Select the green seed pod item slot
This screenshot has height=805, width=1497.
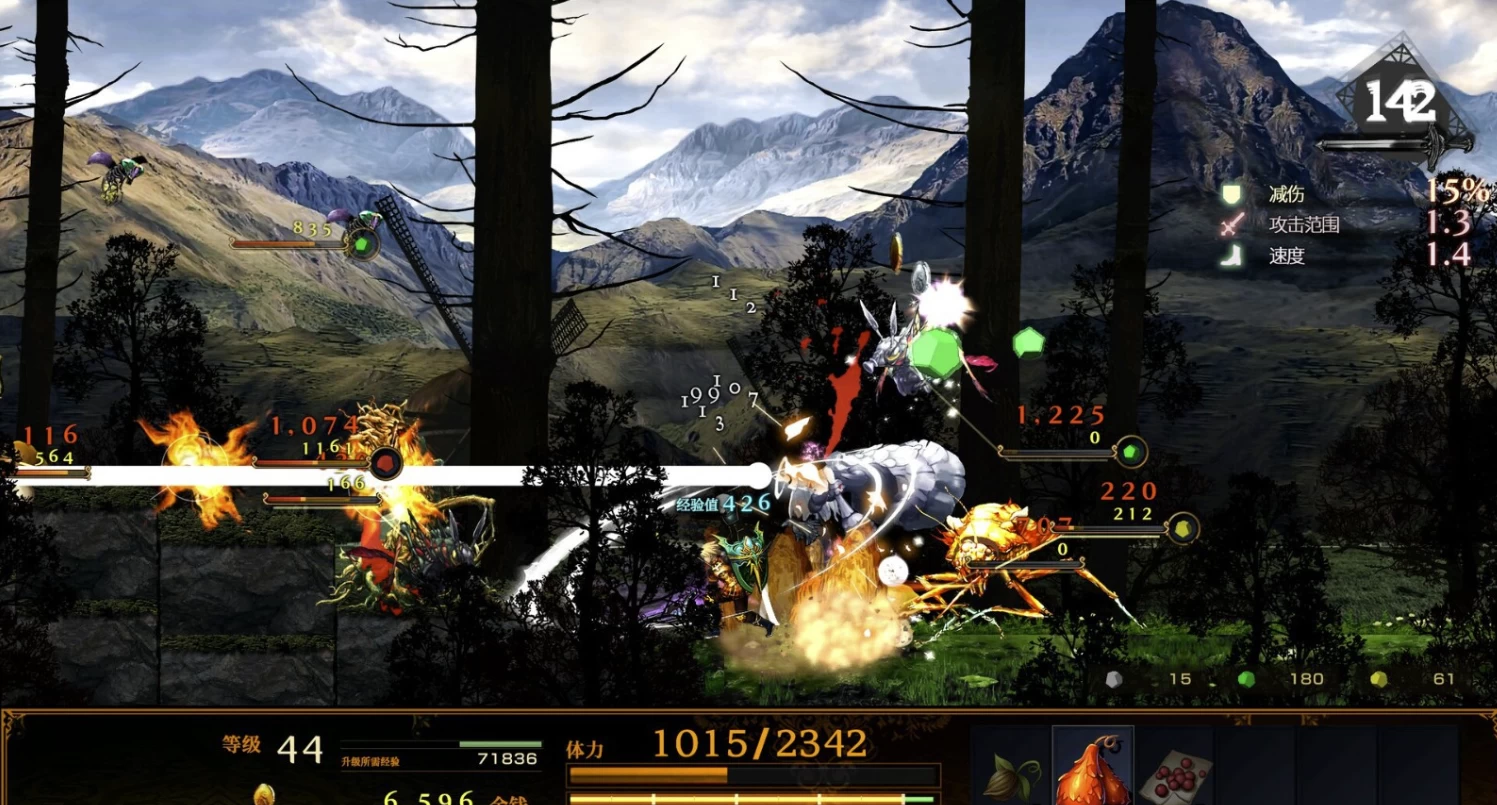coord(1010,772)
